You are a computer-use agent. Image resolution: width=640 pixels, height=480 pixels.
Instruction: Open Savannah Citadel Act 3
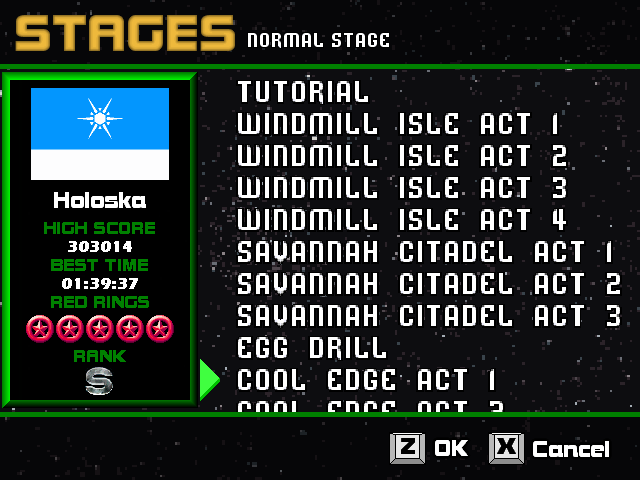coord(428,316)
